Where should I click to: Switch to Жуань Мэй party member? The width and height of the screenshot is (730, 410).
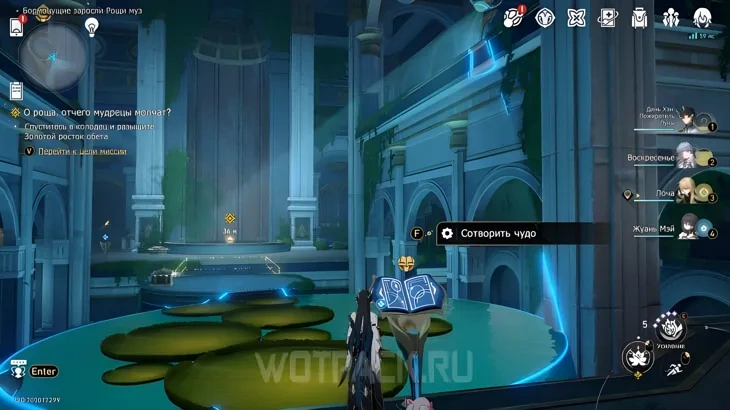pyautogui.click(x=688, y=227)
